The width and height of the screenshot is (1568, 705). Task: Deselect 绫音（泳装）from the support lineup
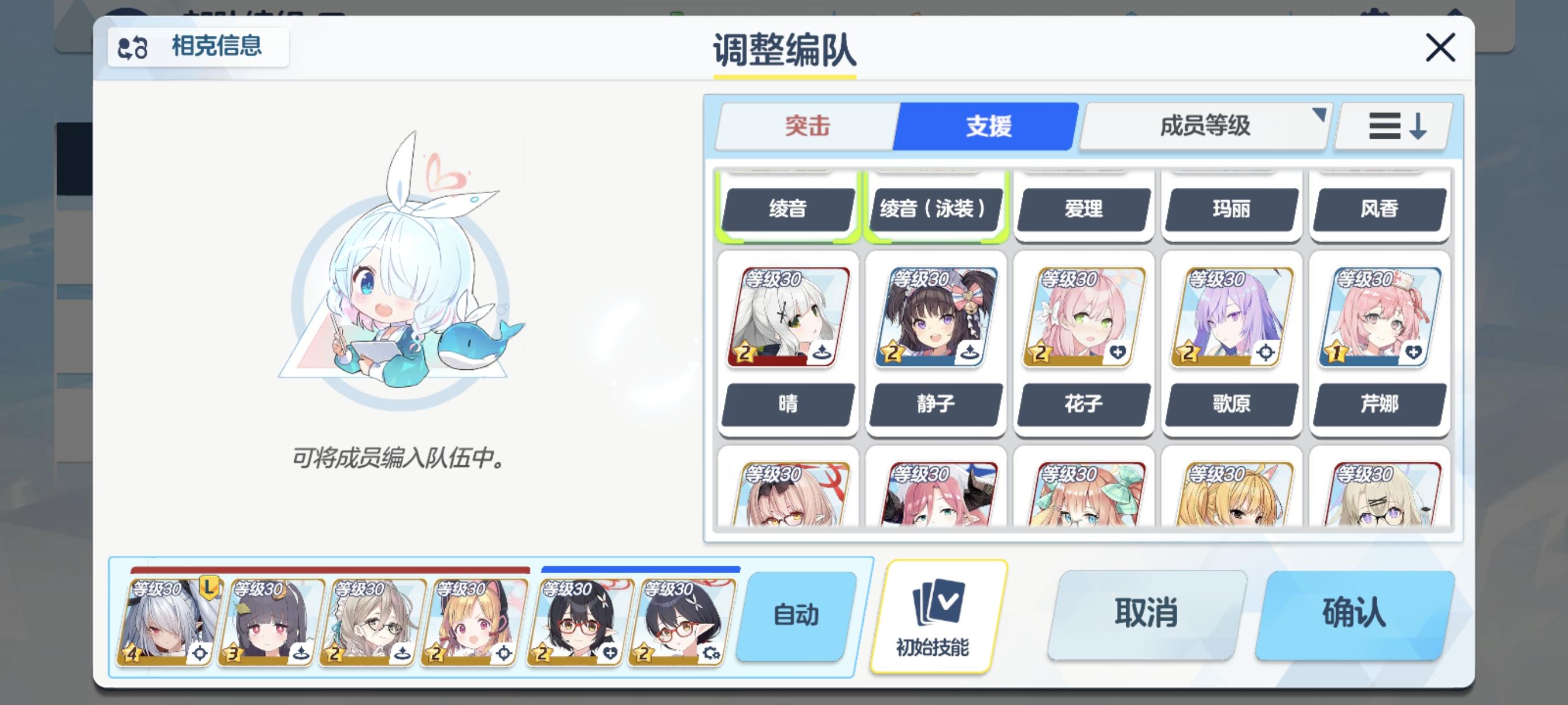tap(935, 209)
